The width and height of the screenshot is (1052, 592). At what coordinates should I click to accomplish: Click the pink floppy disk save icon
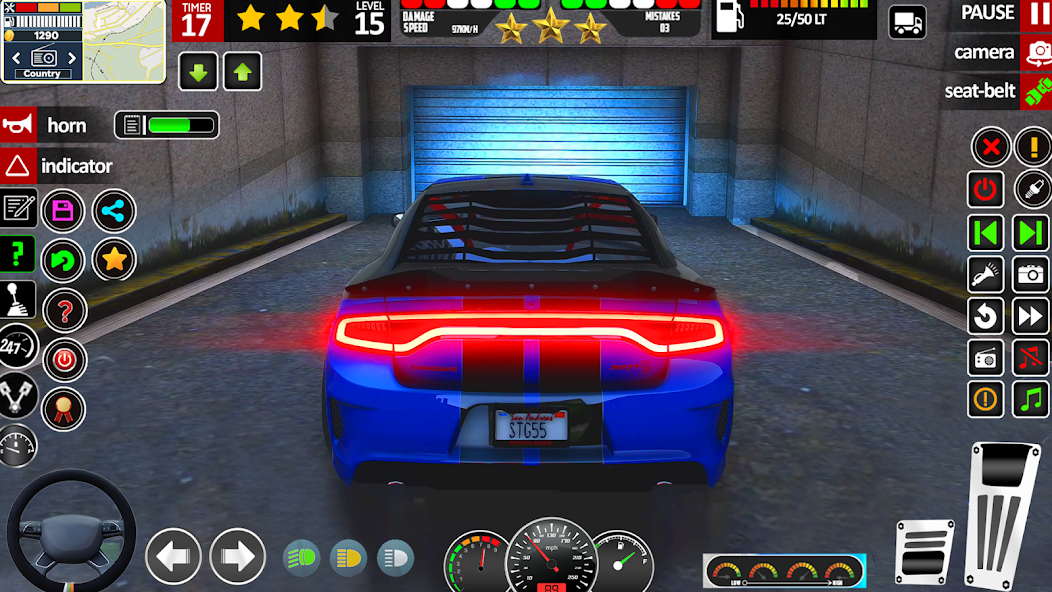coord(63,211)
